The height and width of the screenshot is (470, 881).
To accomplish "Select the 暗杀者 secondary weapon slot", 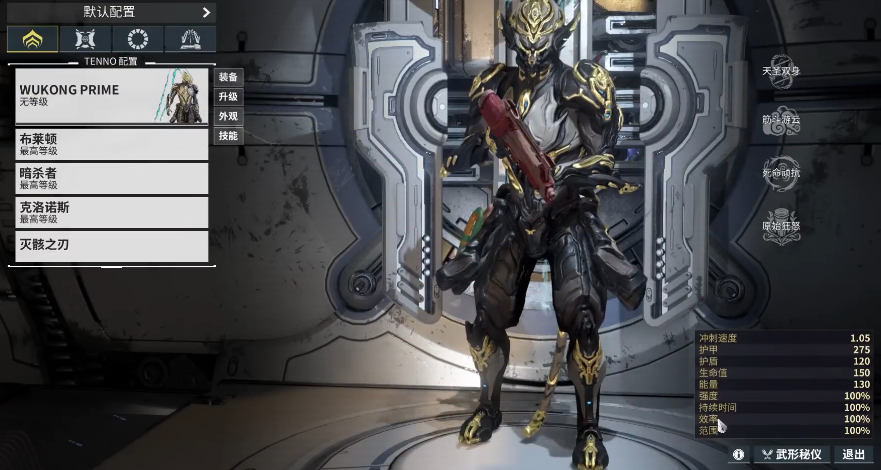I will [x=111, y=178].
